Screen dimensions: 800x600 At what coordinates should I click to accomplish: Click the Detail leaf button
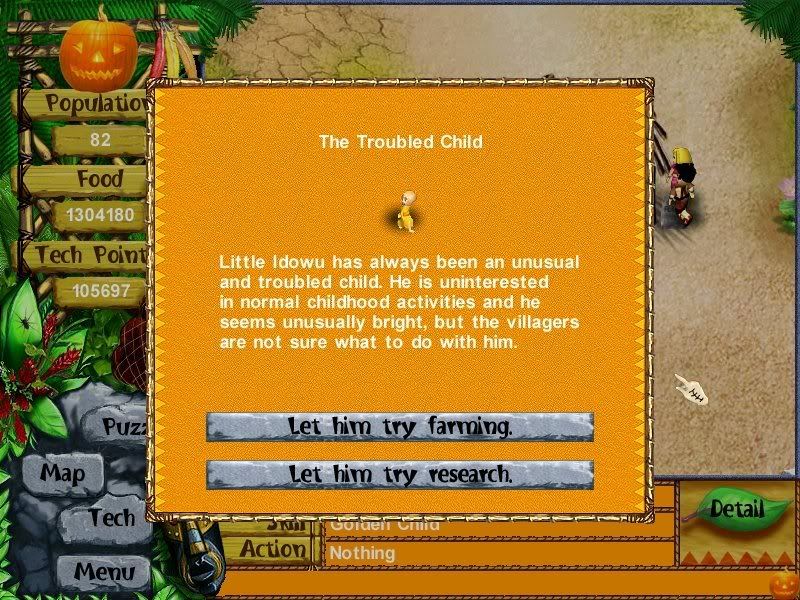pos(736,509)
